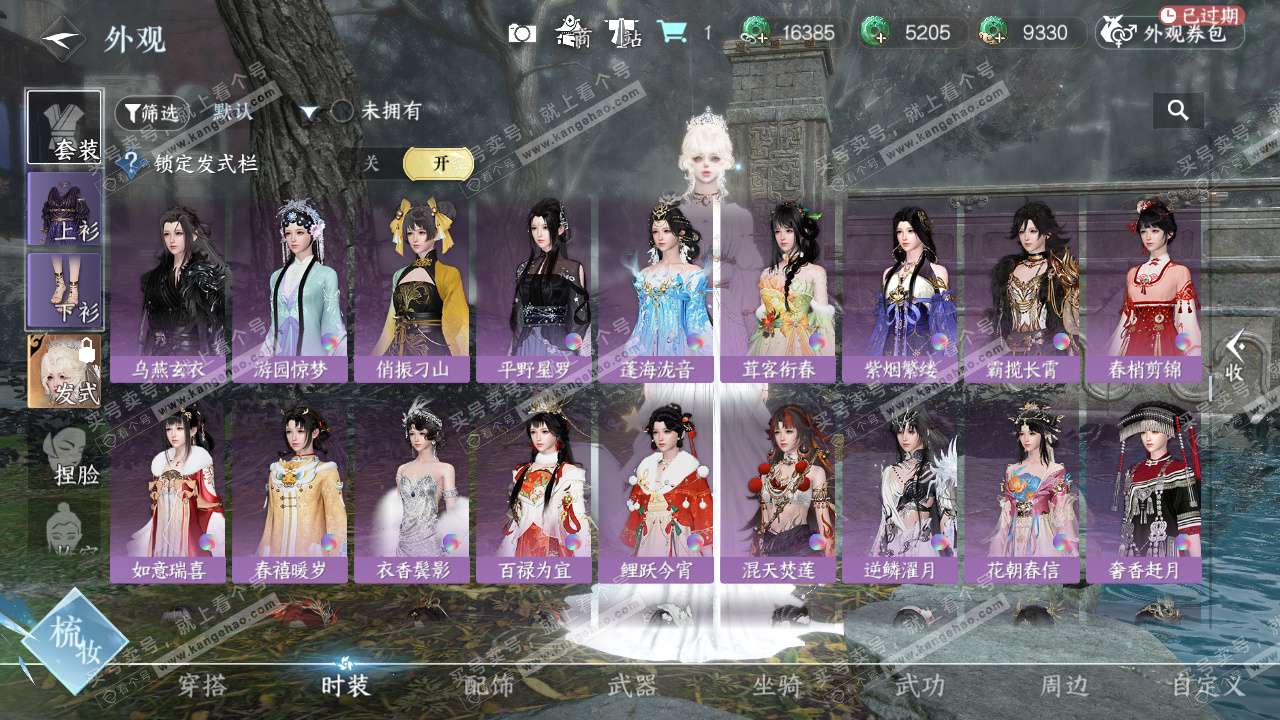This screenshot has width=1280, height=720.
Task: Open the search magnifier button
Action: click(x=1178, y=111)
